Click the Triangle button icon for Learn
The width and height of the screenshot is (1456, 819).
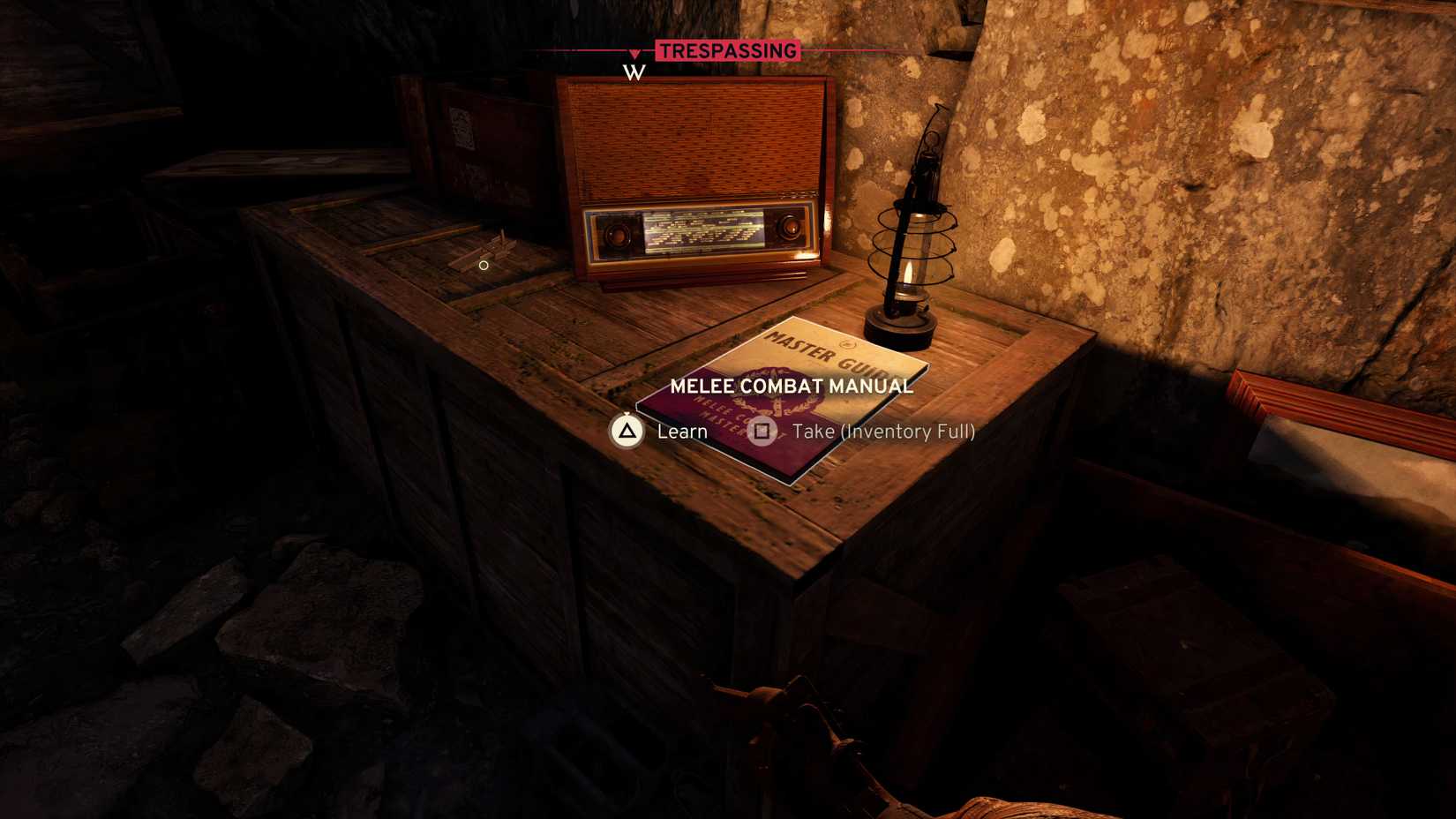(628, 432)
